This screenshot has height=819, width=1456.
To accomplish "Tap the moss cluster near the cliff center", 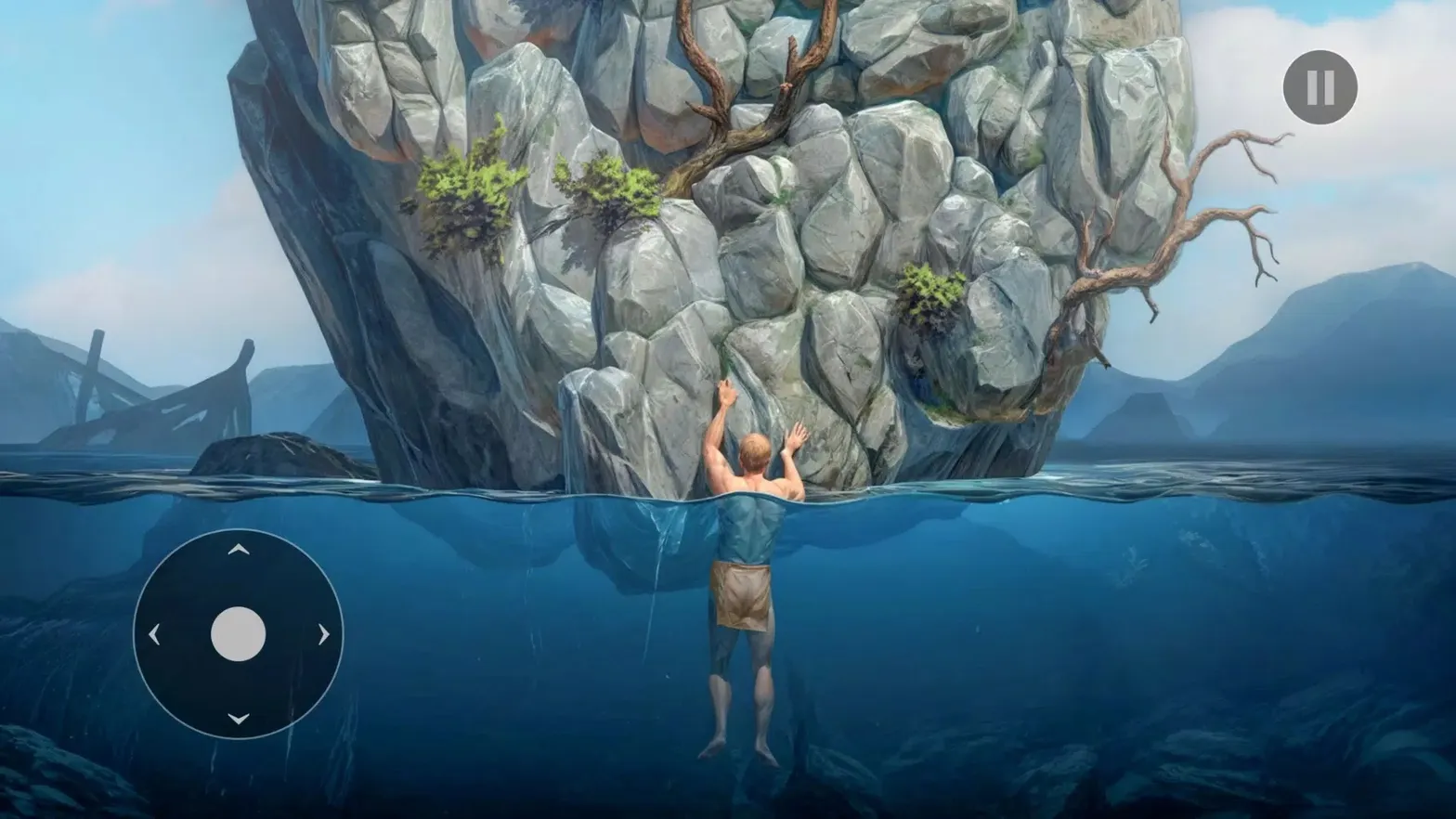I will [929, 292].
